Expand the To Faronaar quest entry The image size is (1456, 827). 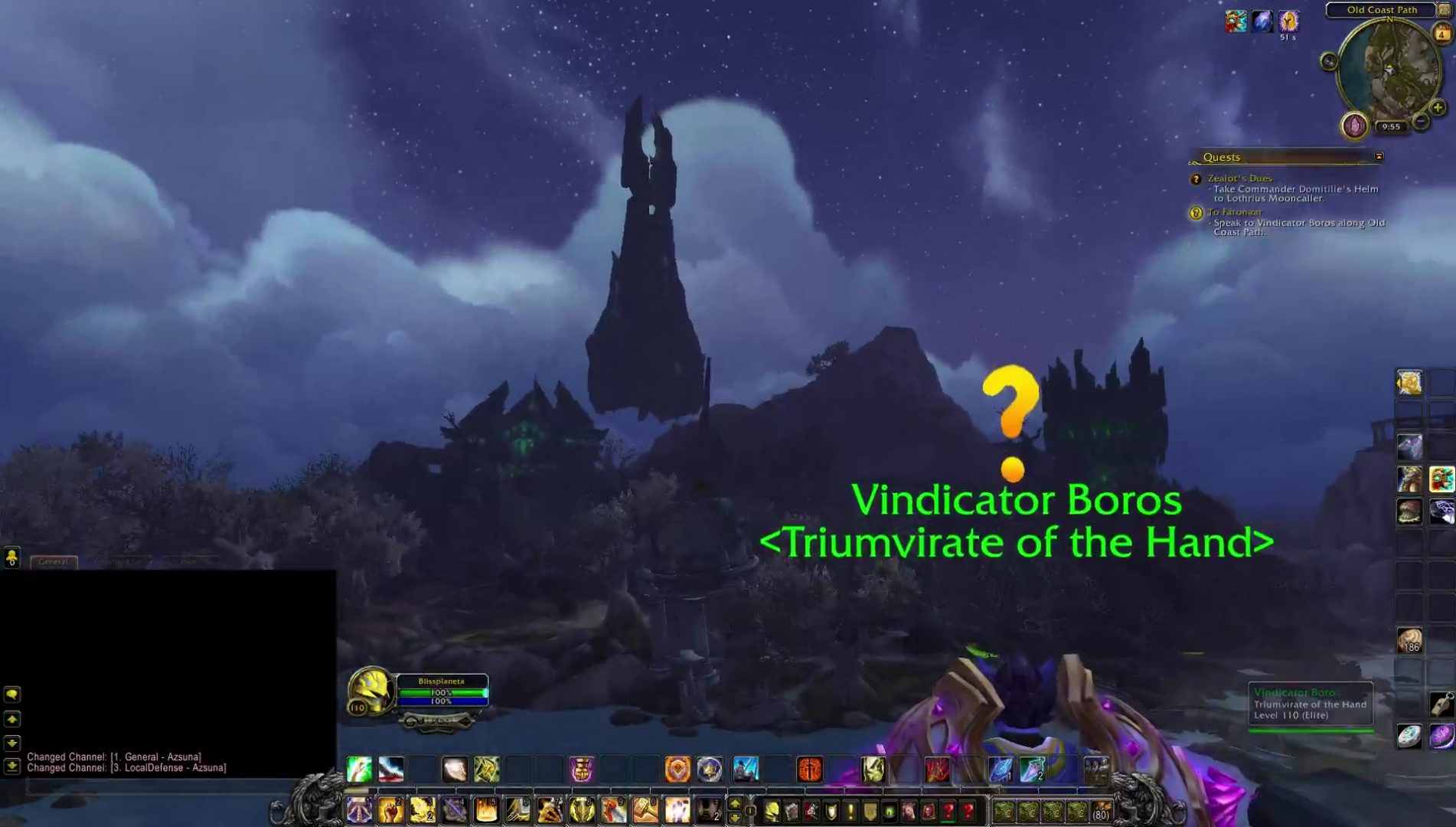click(x=1236, y=211)
